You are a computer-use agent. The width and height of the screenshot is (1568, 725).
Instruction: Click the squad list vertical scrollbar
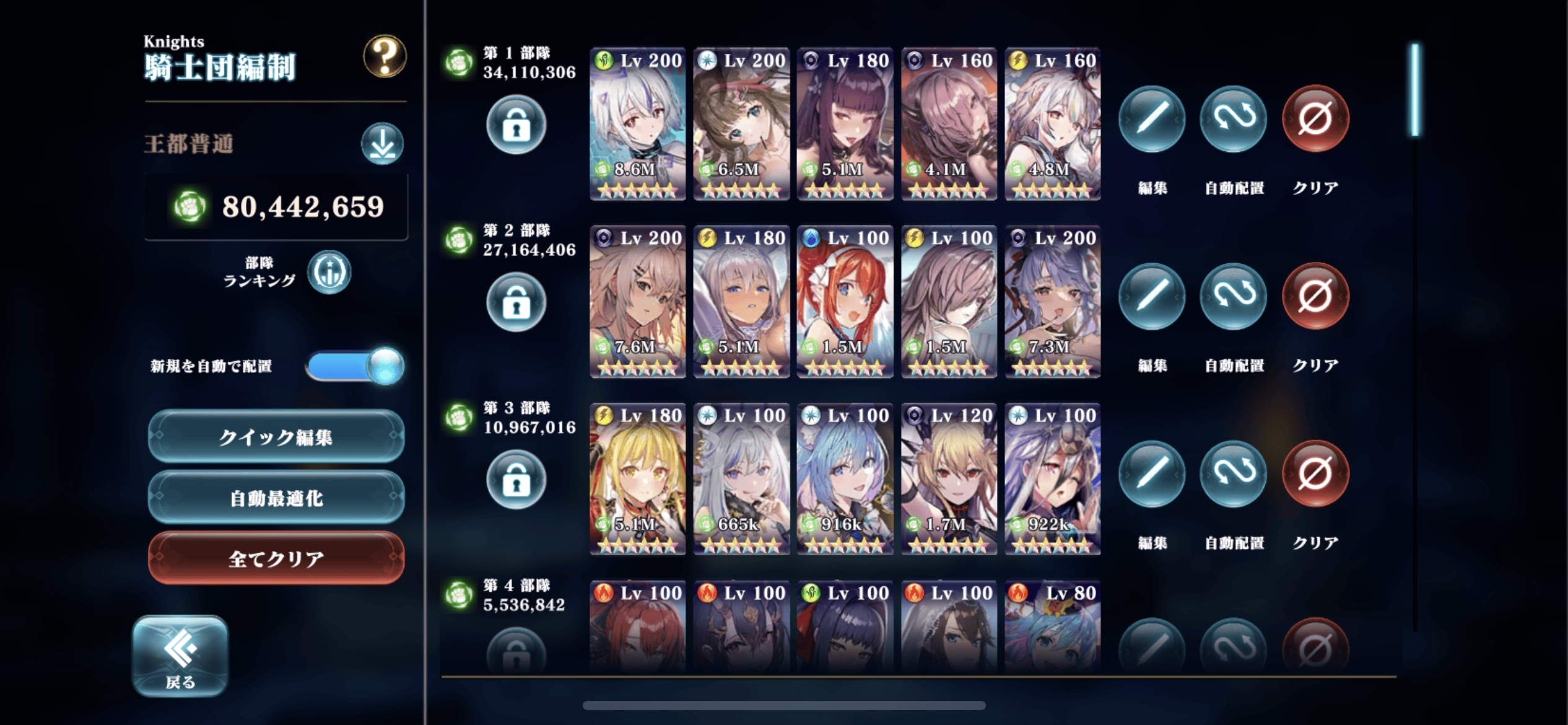pos(1415,90)
